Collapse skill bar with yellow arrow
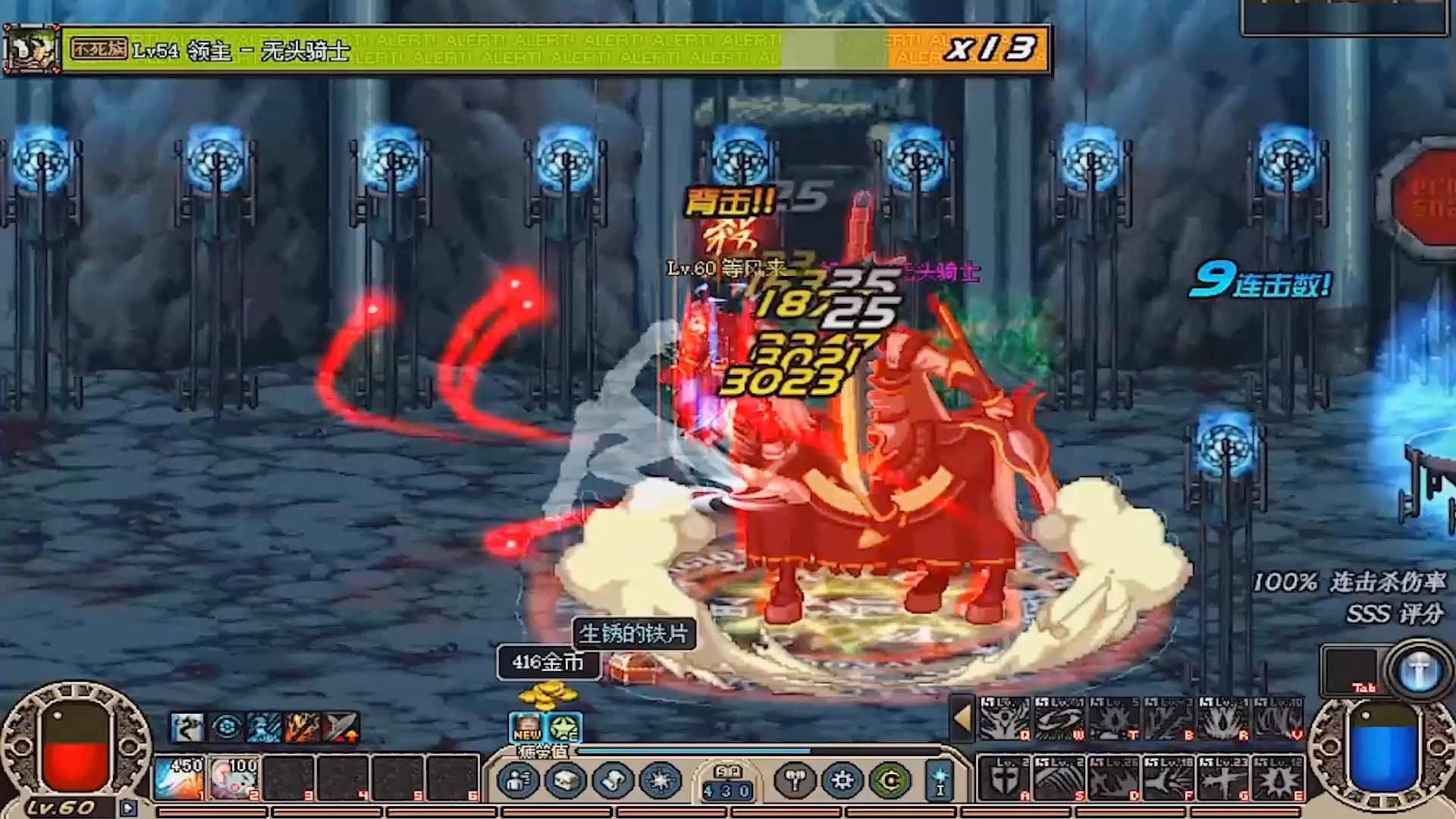 point(962,717)
